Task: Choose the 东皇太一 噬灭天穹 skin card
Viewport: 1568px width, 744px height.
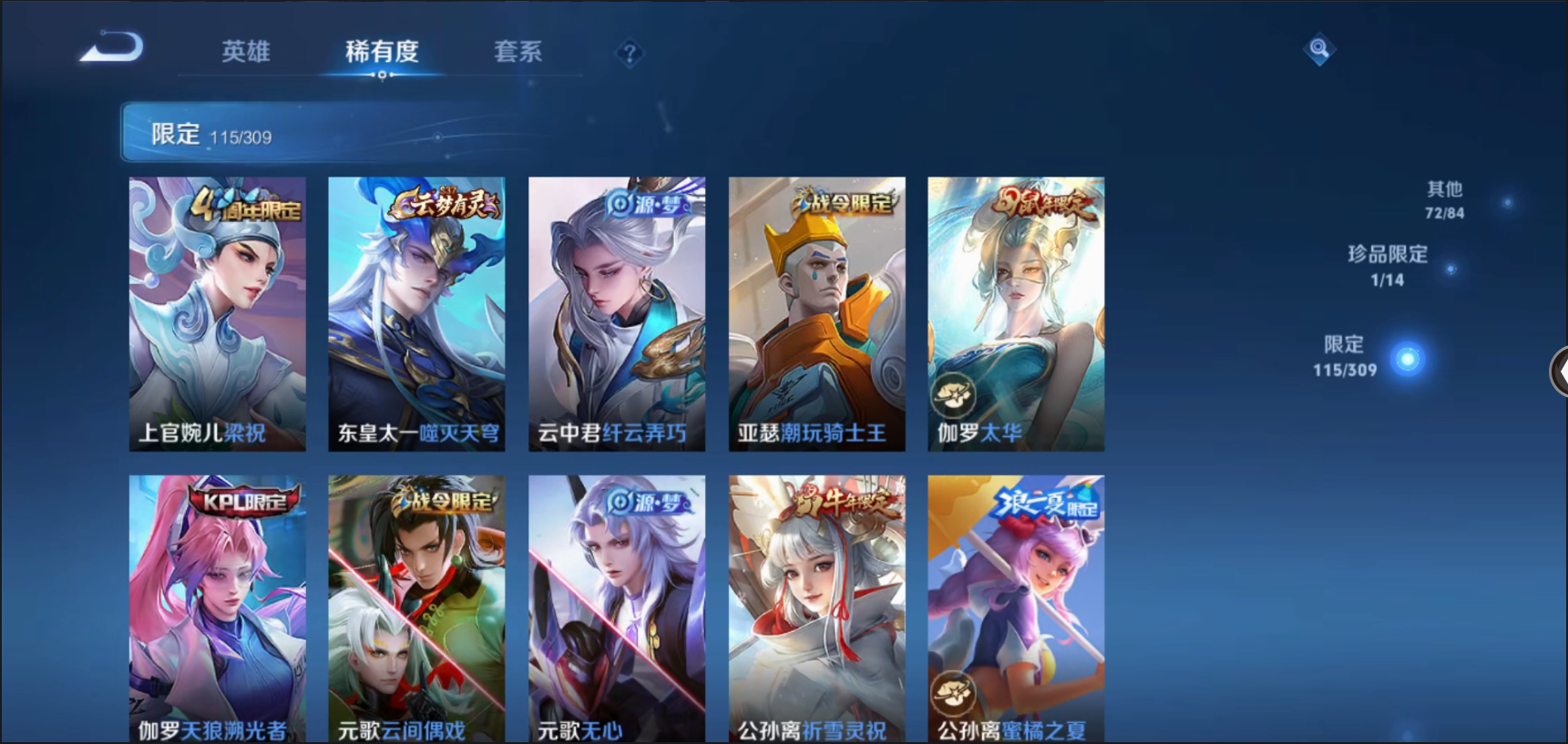Action: (x=416, y=313)
